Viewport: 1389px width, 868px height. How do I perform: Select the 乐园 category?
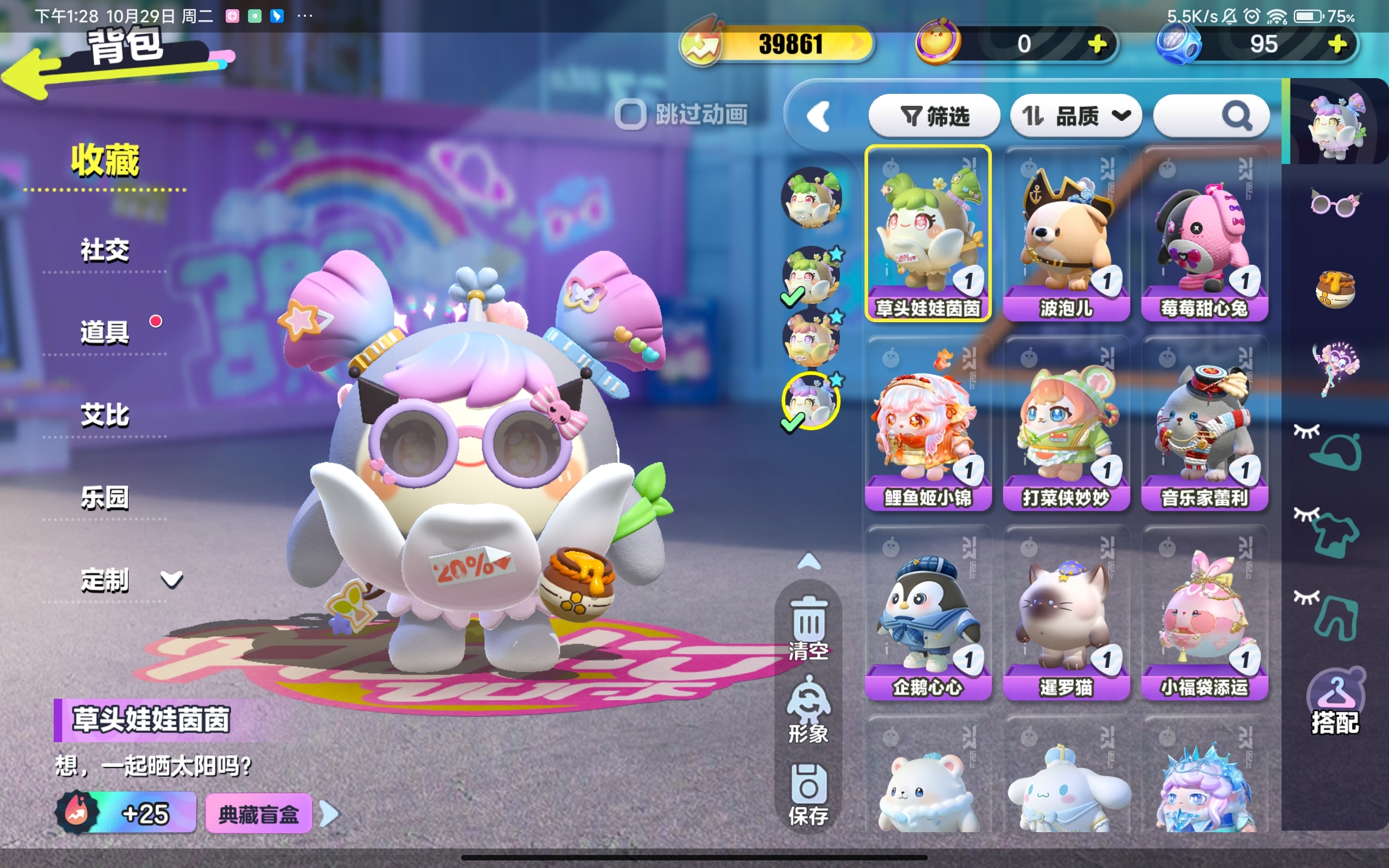(105, 497)
